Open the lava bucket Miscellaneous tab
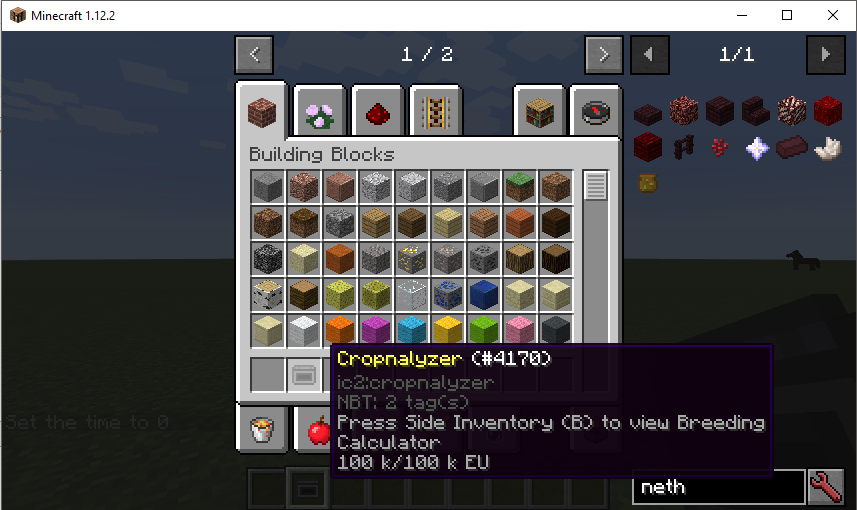Image resolution: width=857 pixels, height=510 pixels. click(x=262, y=430)
